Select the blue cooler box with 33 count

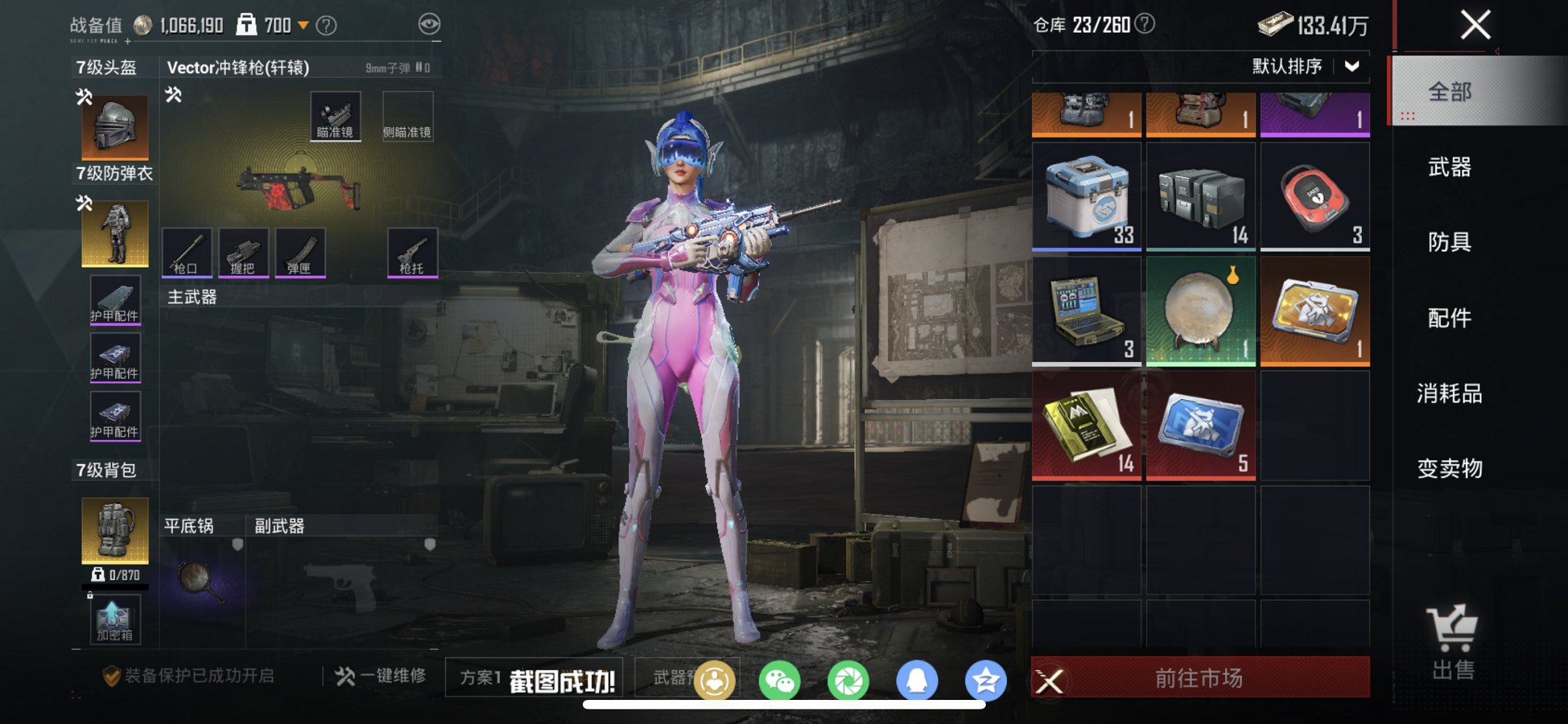[1087, 197]
